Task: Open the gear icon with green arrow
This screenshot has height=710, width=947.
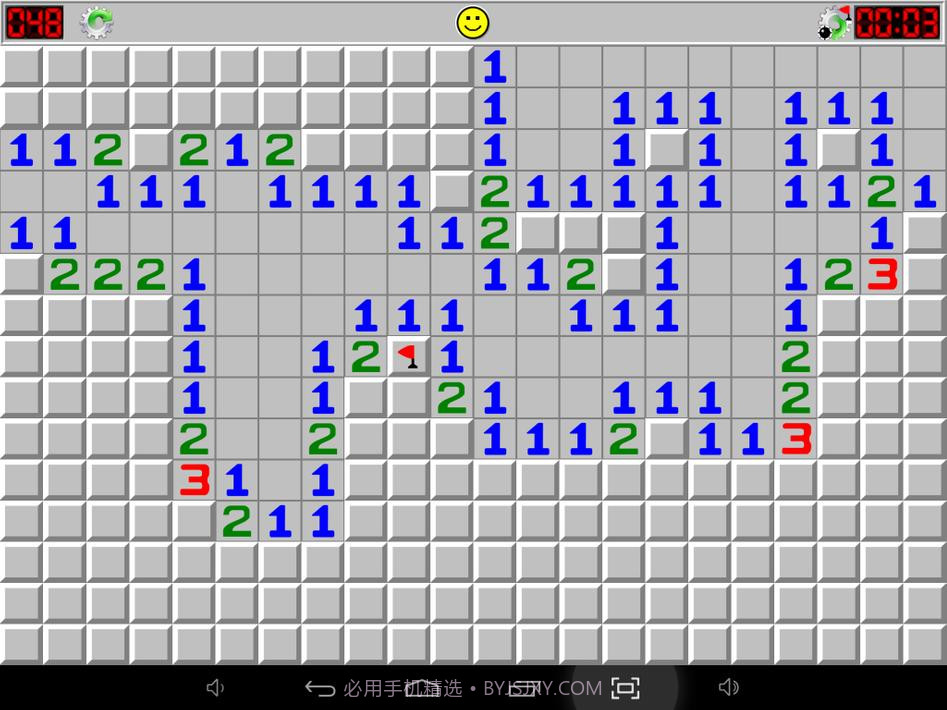Action: tap(97, 22)
